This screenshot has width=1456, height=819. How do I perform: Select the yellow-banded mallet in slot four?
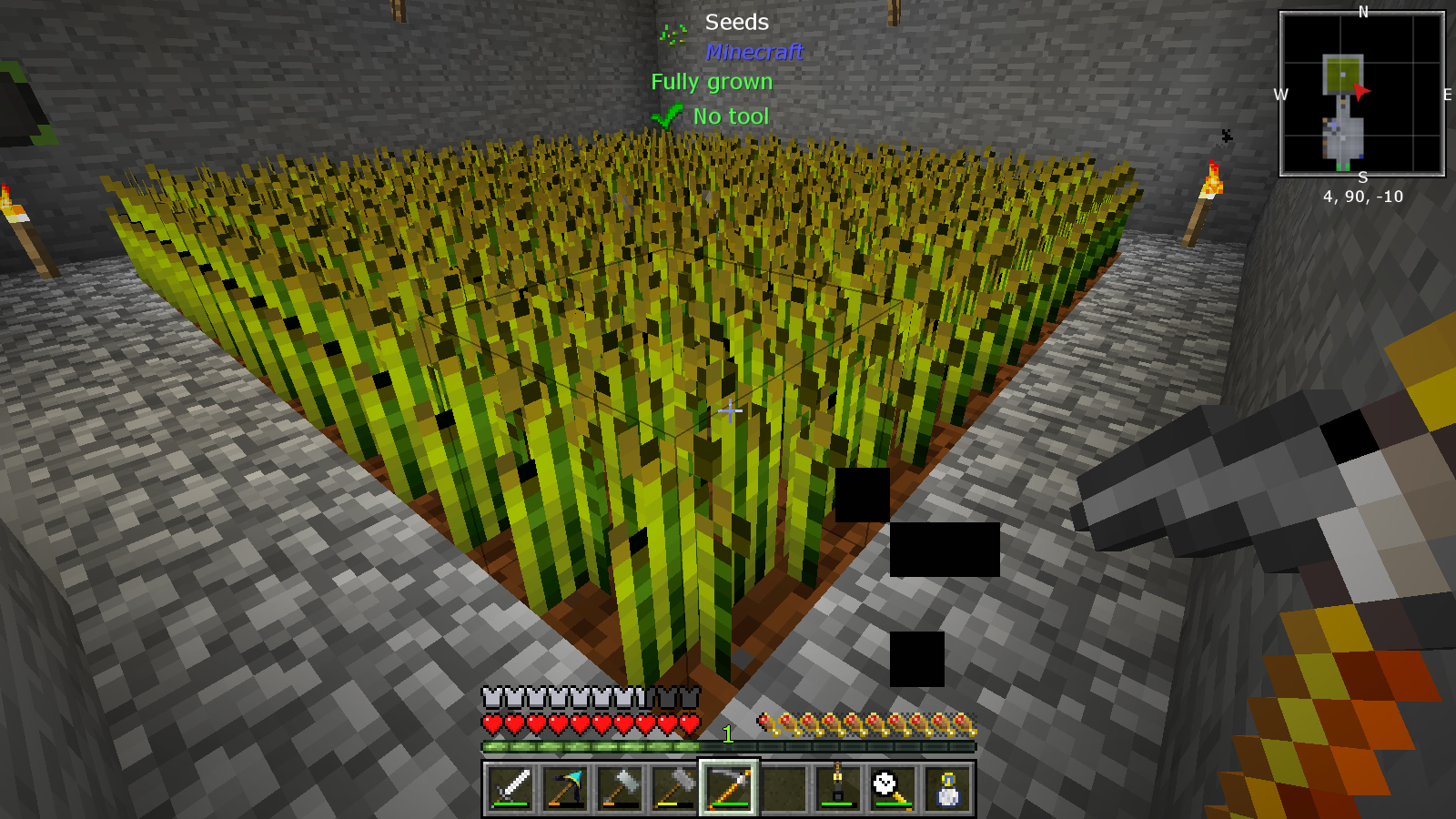(675, 787)
